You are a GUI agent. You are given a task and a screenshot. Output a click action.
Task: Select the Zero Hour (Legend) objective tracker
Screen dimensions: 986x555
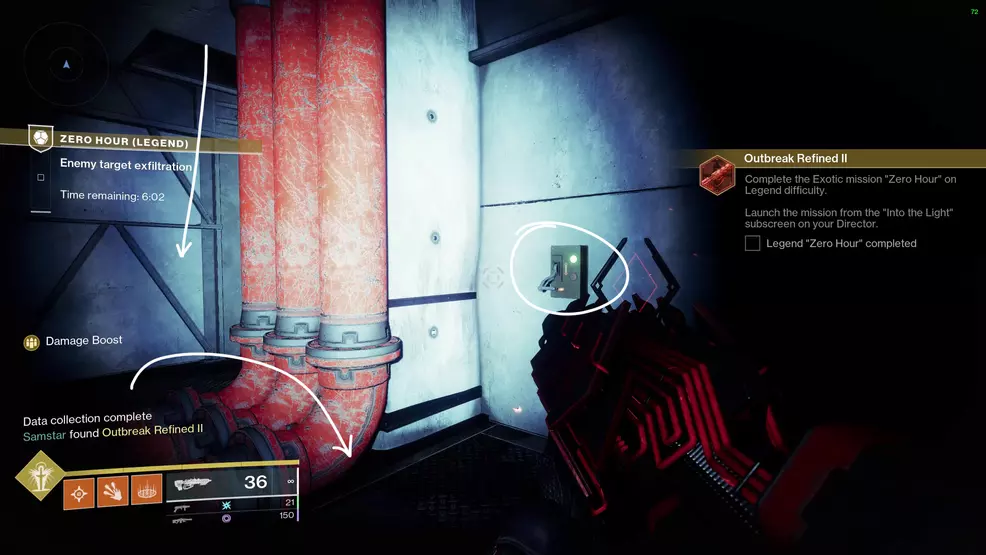[x=123, y=142]
